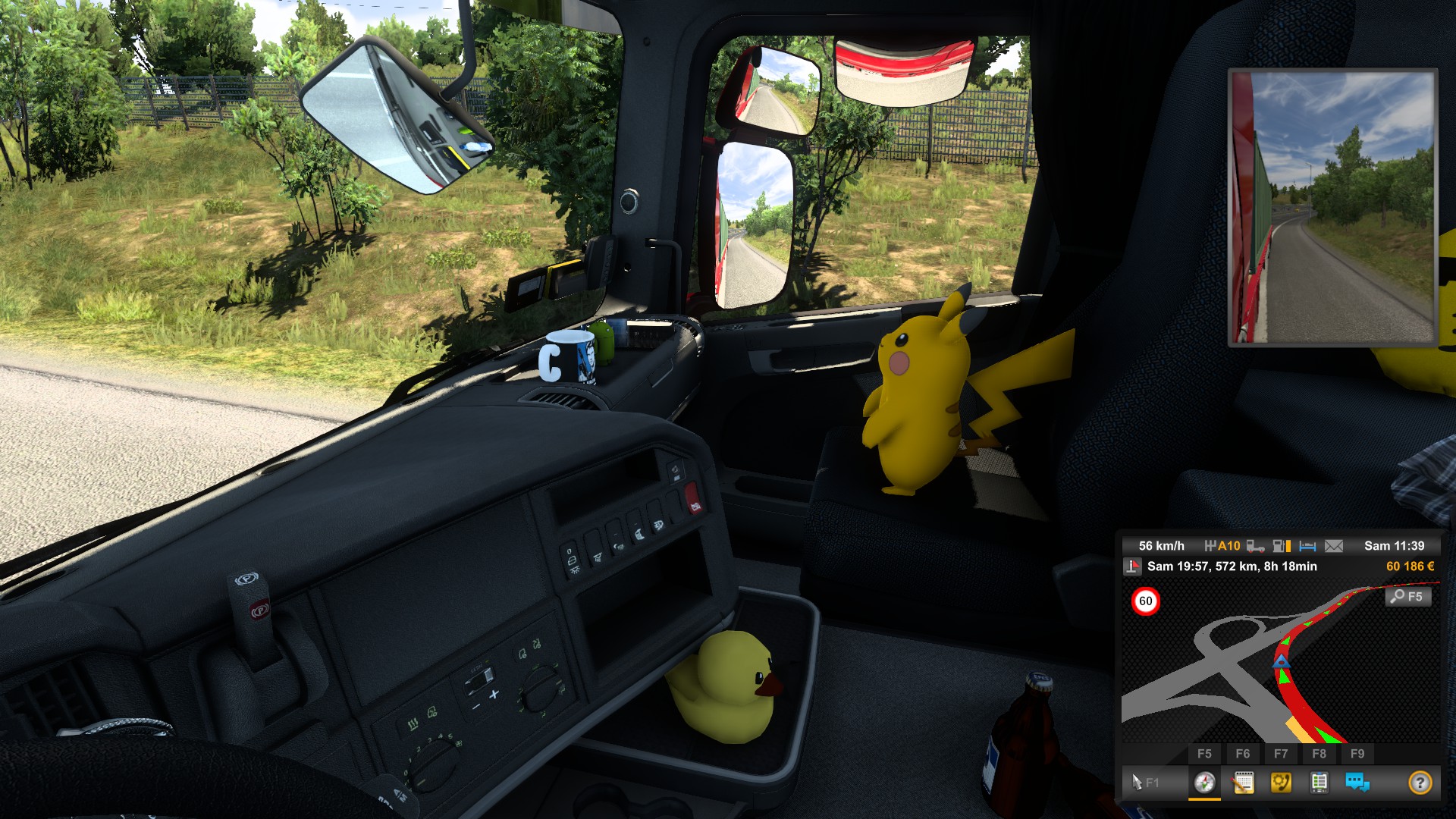Show the truck diagnostics checklist tab
This screenshot has width=1456, height=819.
(x=1319, y=782)
